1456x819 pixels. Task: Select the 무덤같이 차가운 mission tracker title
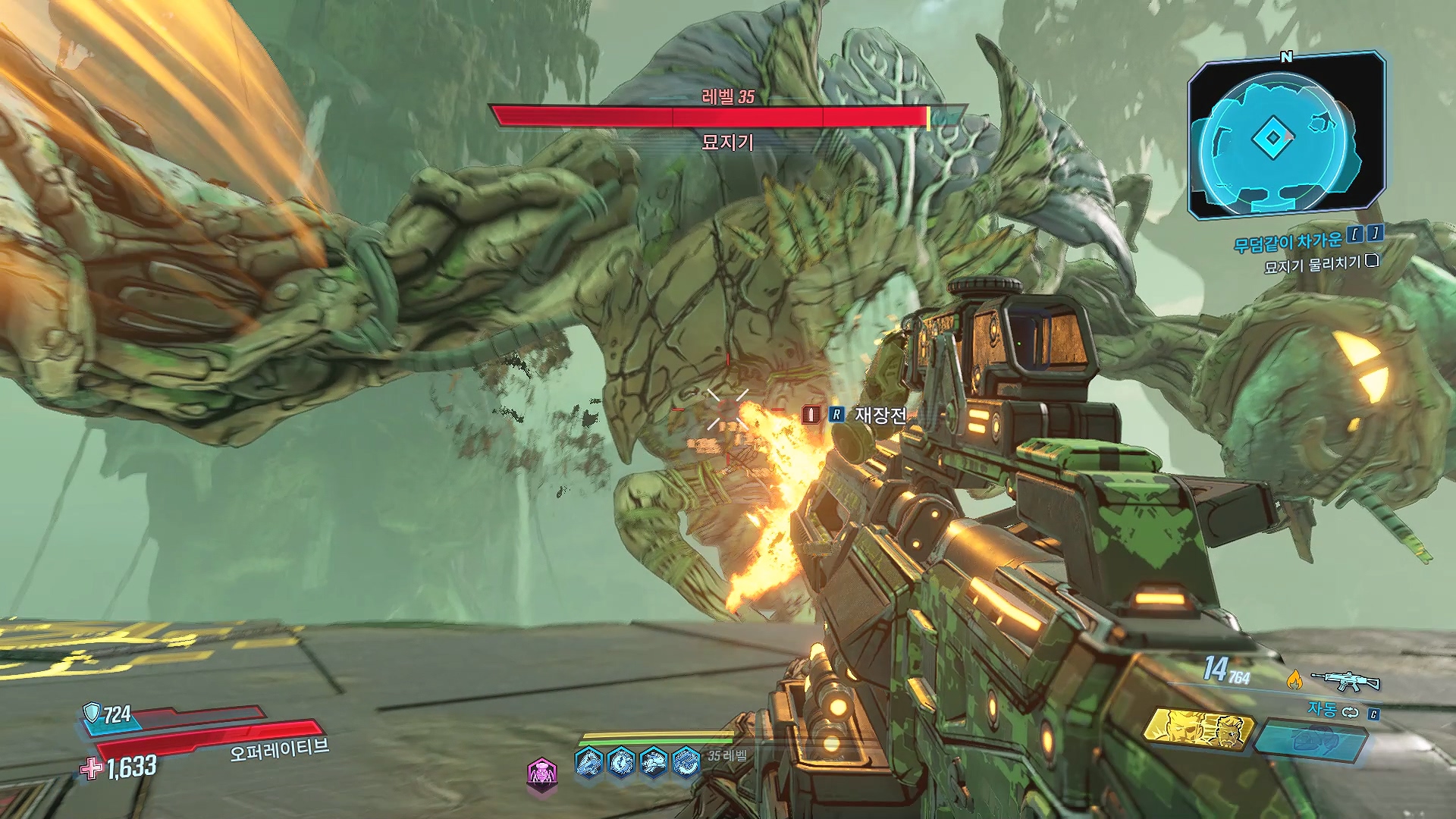tap(1288, 243)
